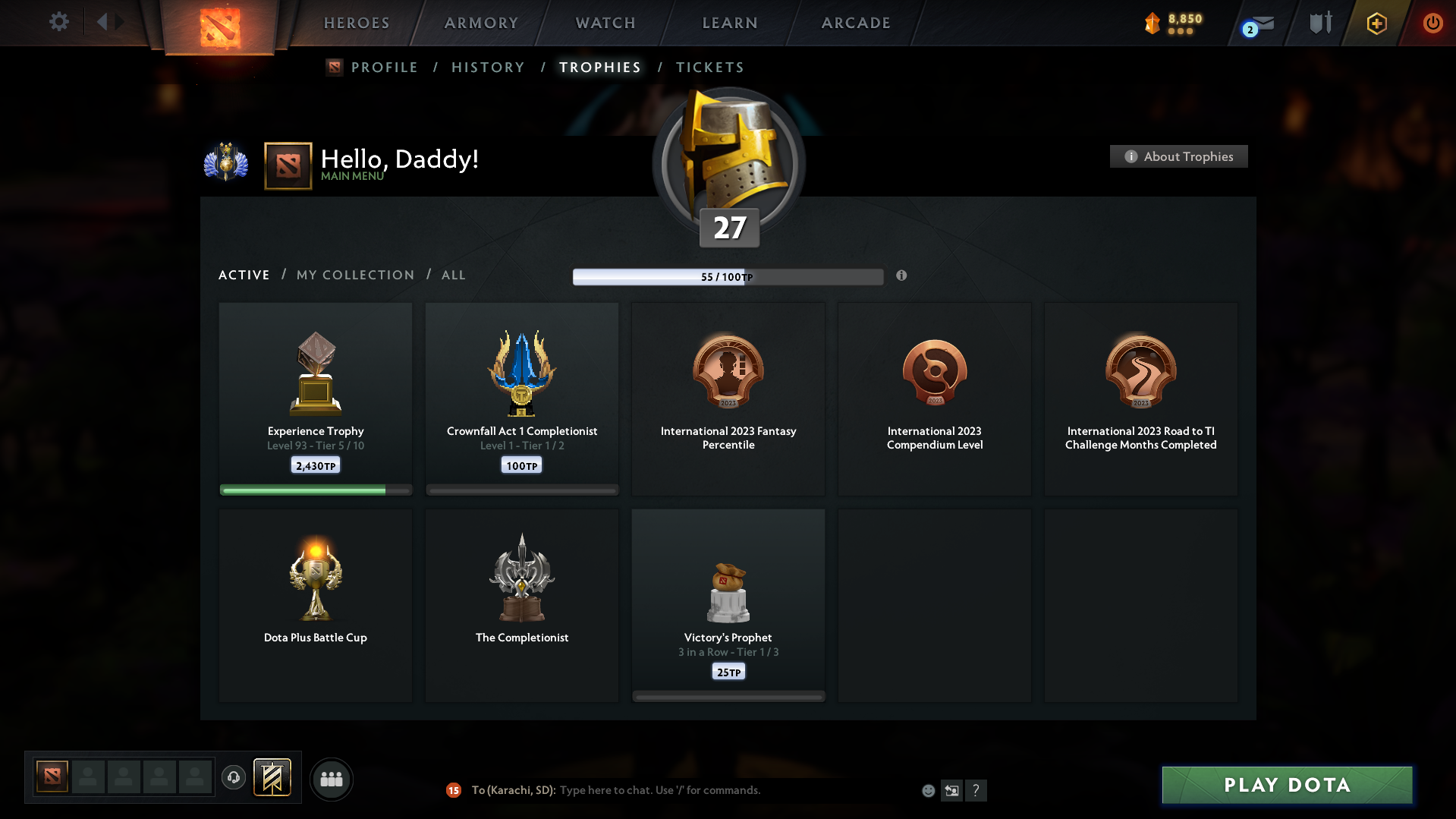Switch to the MY COLLECTION view
Screen dimensions: 1456x819
pyautogui.click(x=354, y=275)
